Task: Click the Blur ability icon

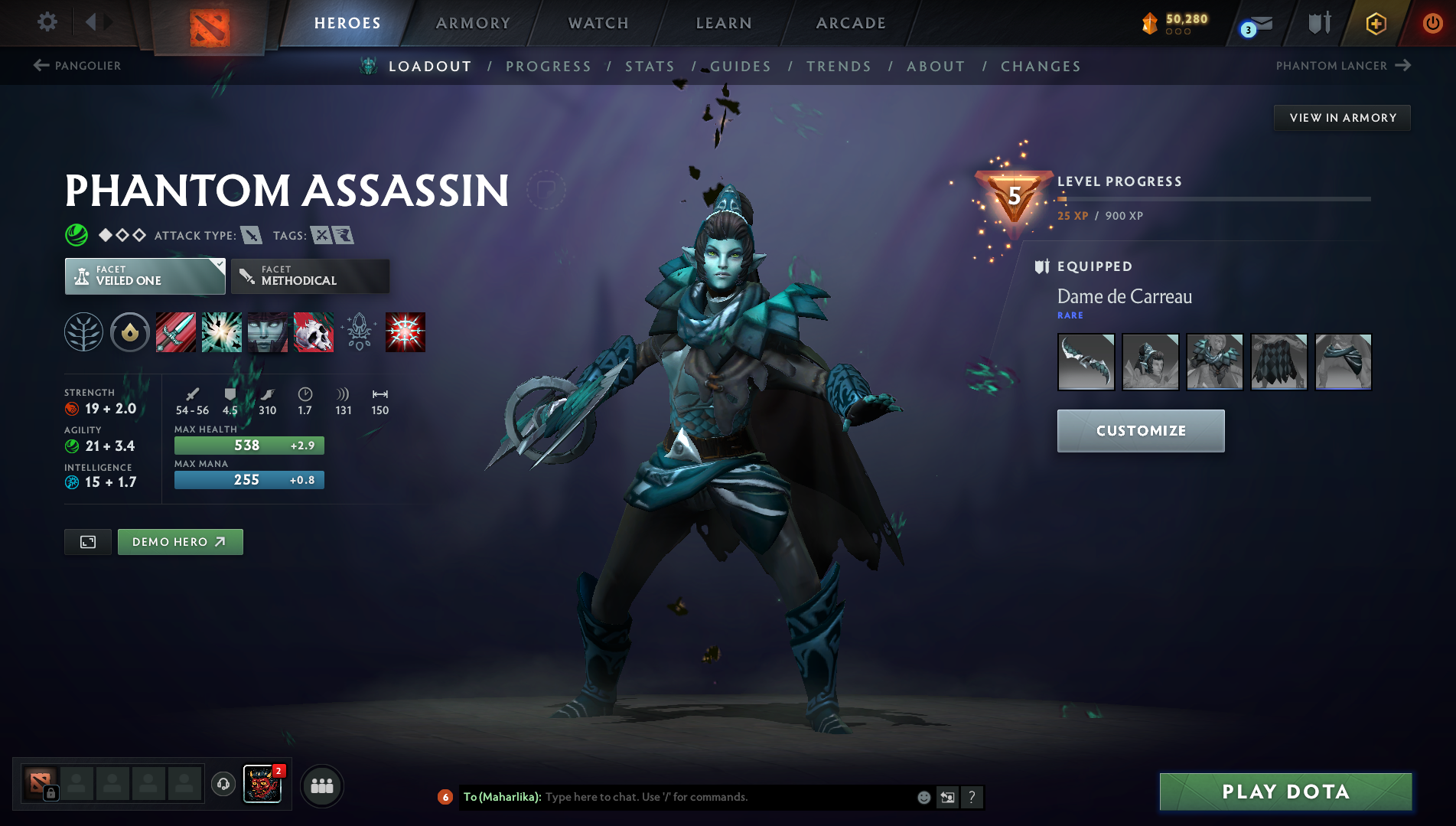Action: (x=267, y=331)
